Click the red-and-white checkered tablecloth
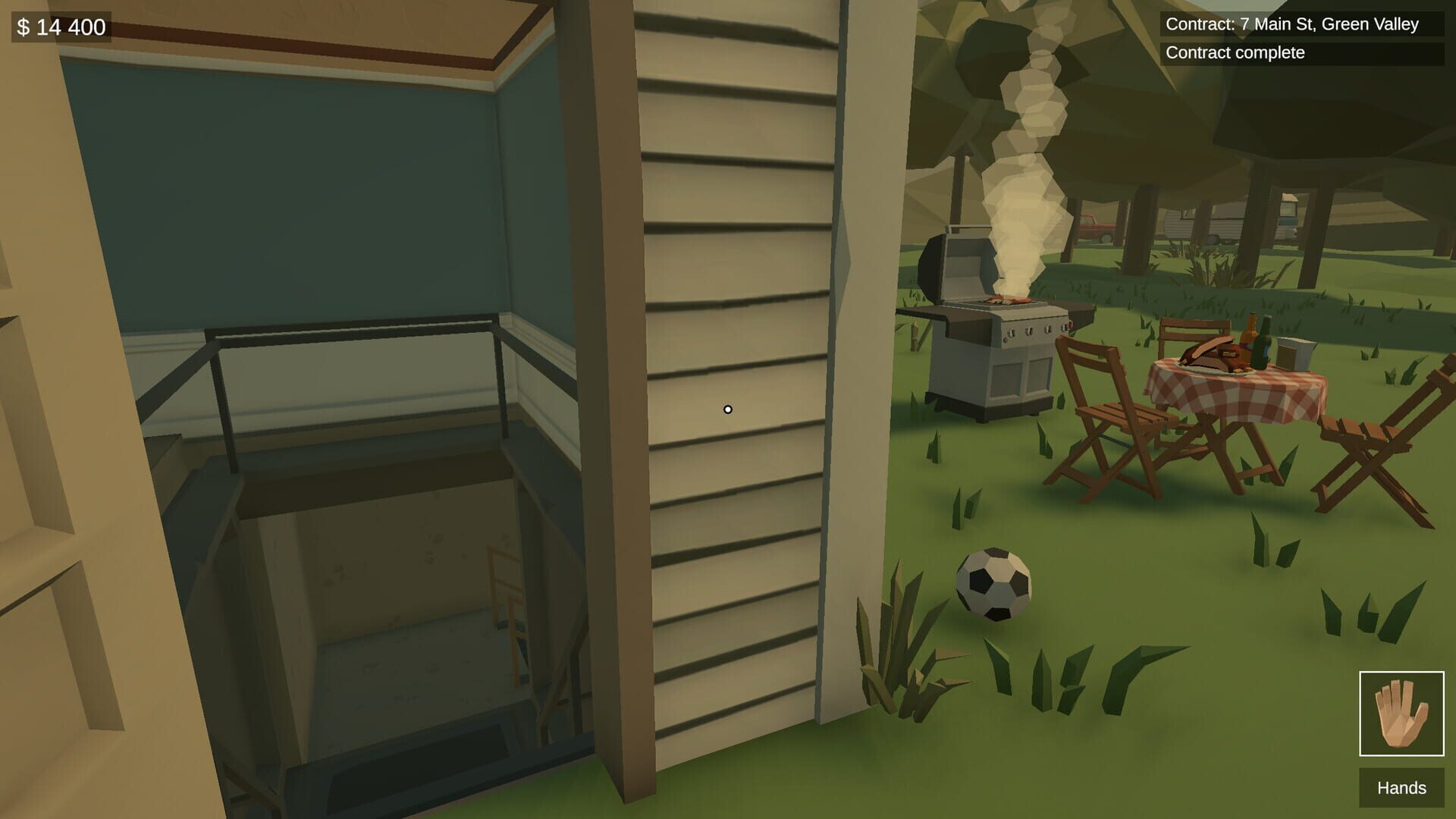 click(1232, 397)
